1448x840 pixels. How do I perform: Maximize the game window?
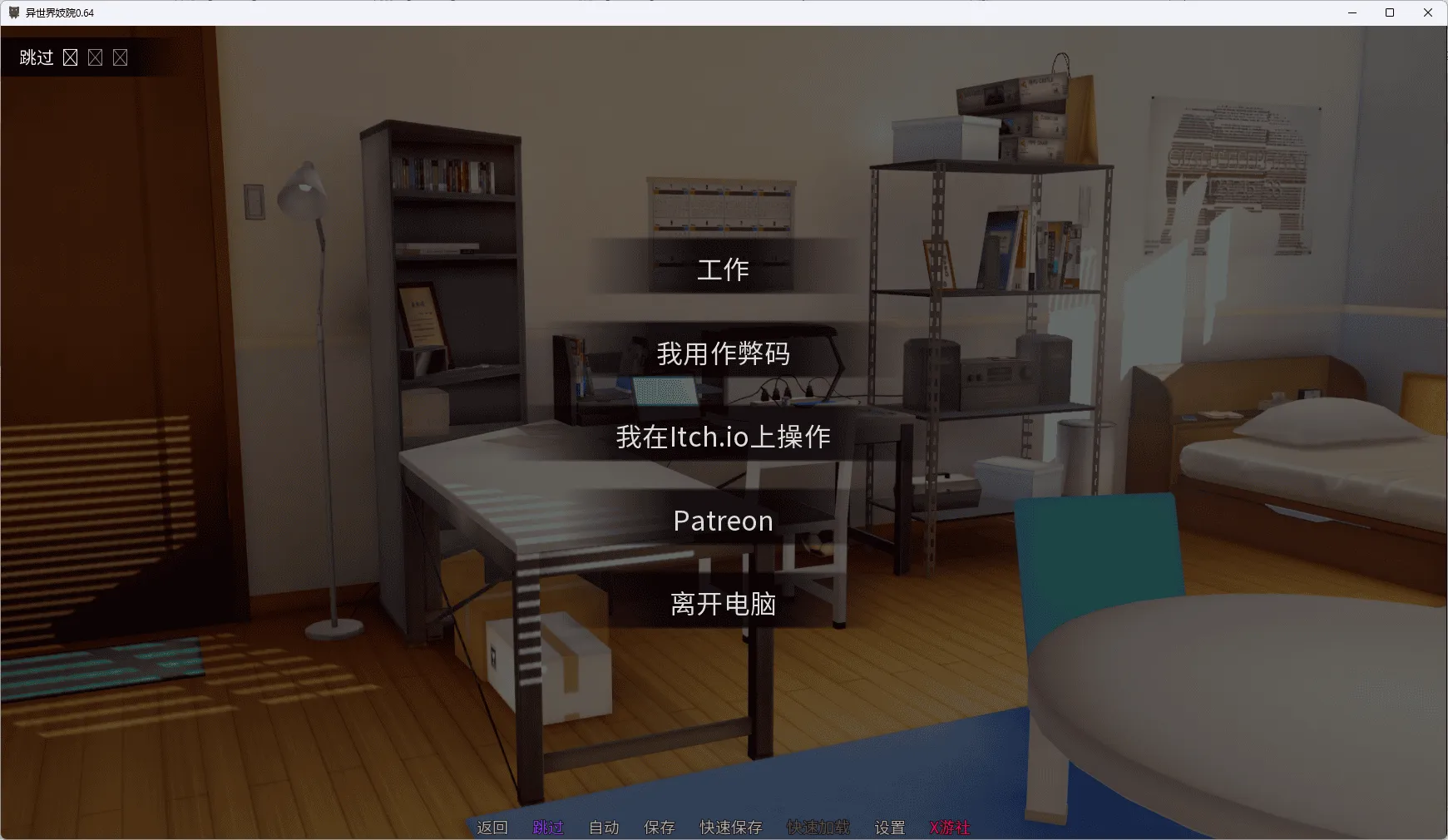click(x=1390, y=12)
